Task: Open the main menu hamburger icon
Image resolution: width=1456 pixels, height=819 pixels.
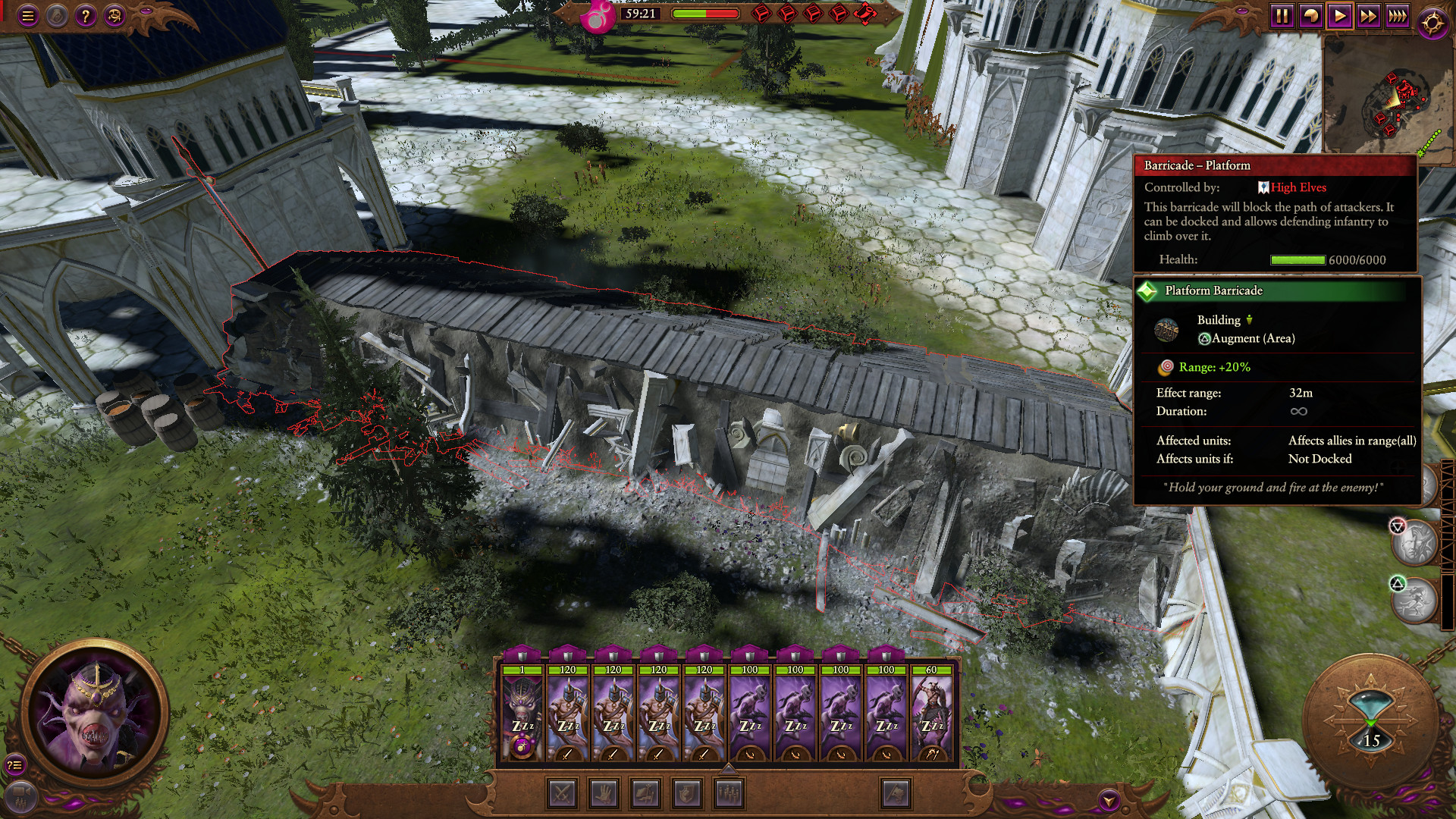Action: pos(28,13)
